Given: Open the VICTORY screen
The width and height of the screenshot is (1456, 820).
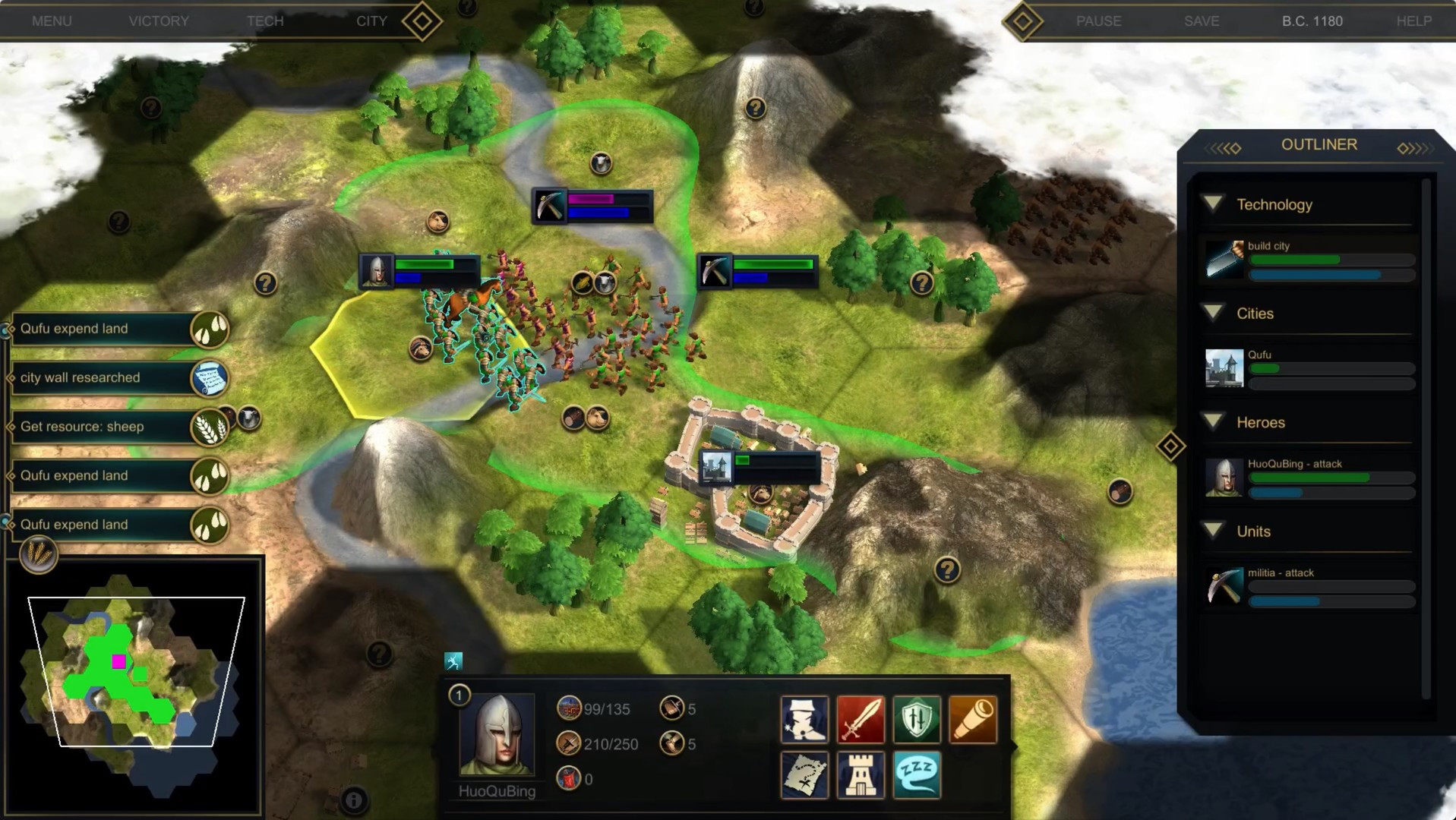Looking at the screenshot, I should 159,20.
